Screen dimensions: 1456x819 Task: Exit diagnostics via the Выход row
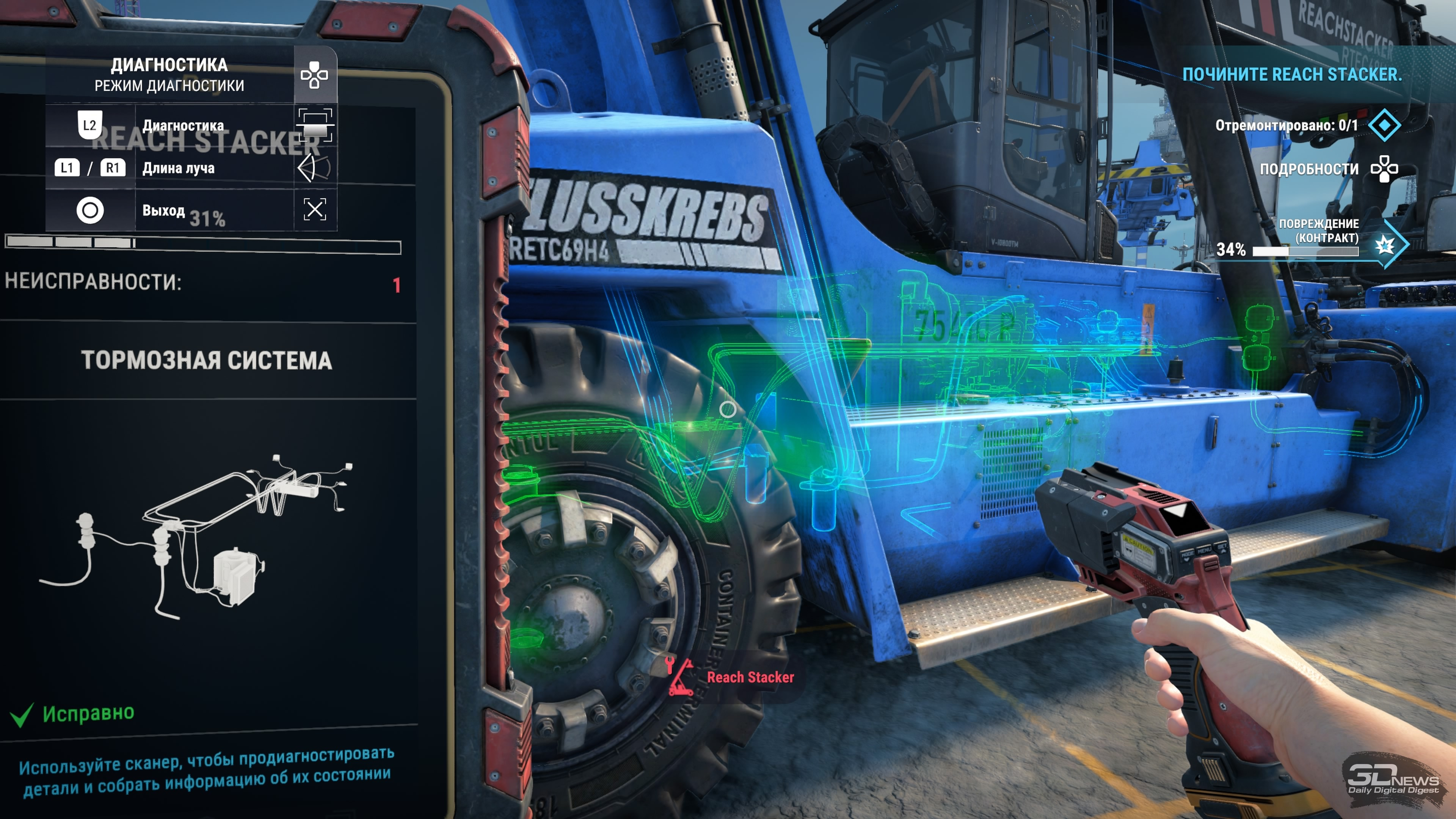click(163, 210)
